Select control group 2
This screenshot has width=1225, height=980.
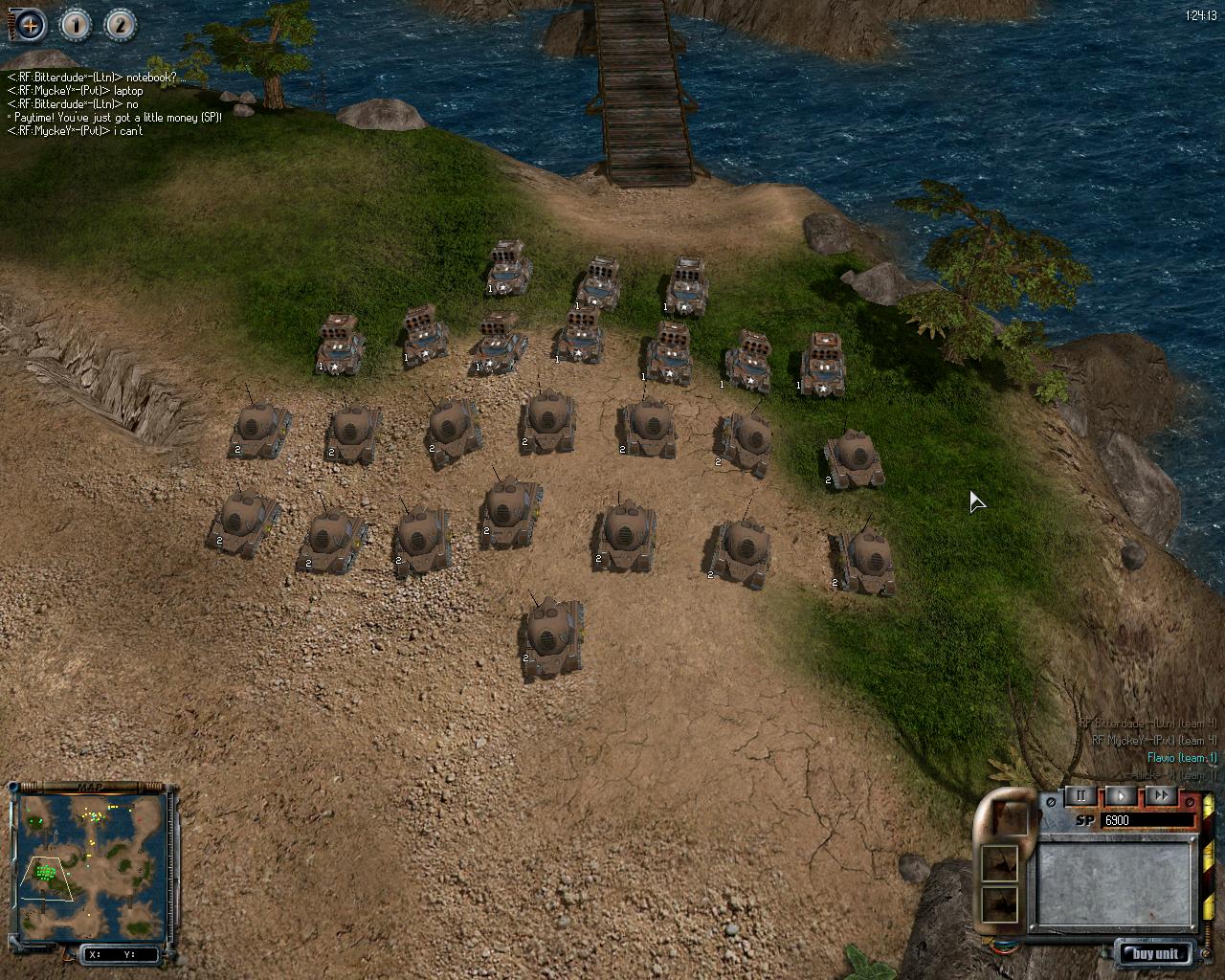(120, 25)
